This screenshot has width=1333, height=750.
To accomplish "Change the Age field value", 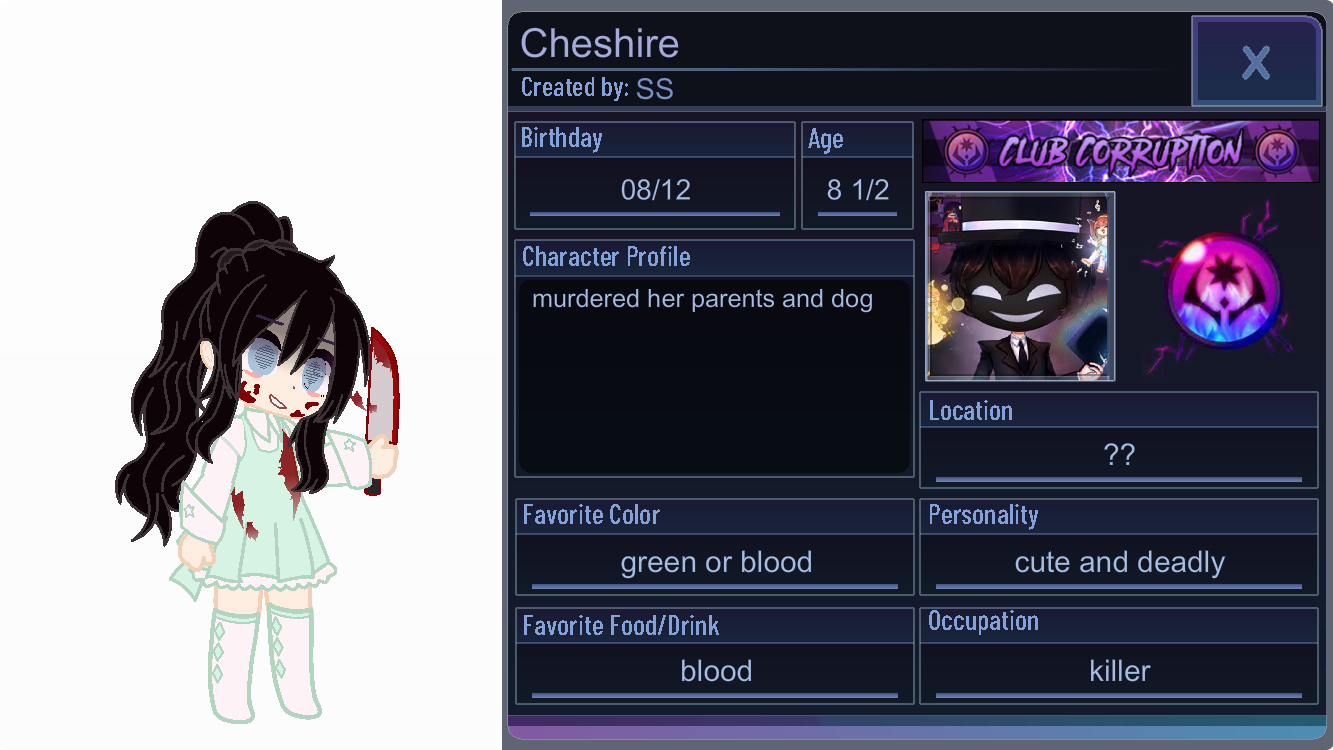I will coord(857,190).
